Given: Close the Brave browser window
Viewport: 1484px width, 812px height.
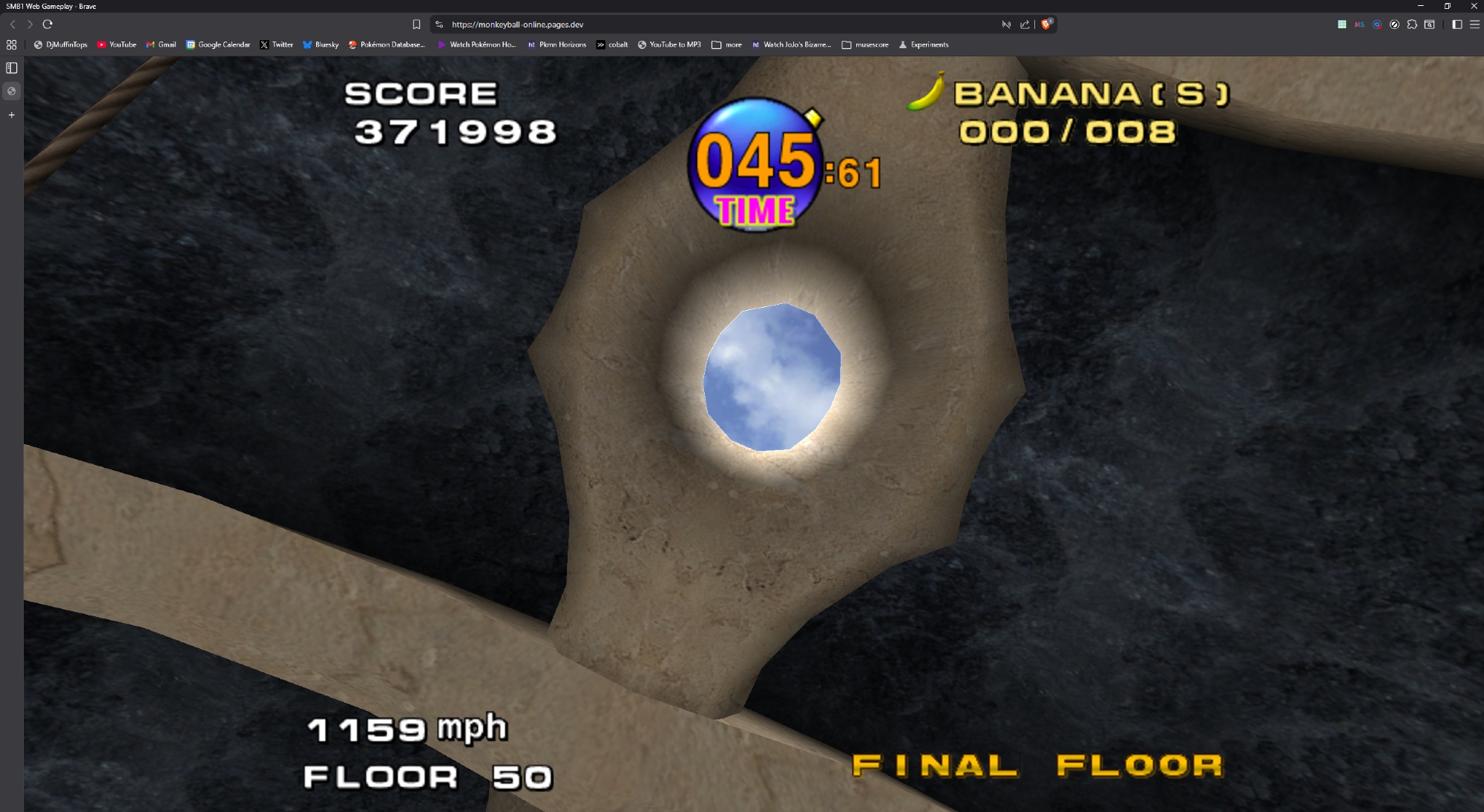Looking at the screenshot, I should pyautogui.click(x=1474, y=6).
